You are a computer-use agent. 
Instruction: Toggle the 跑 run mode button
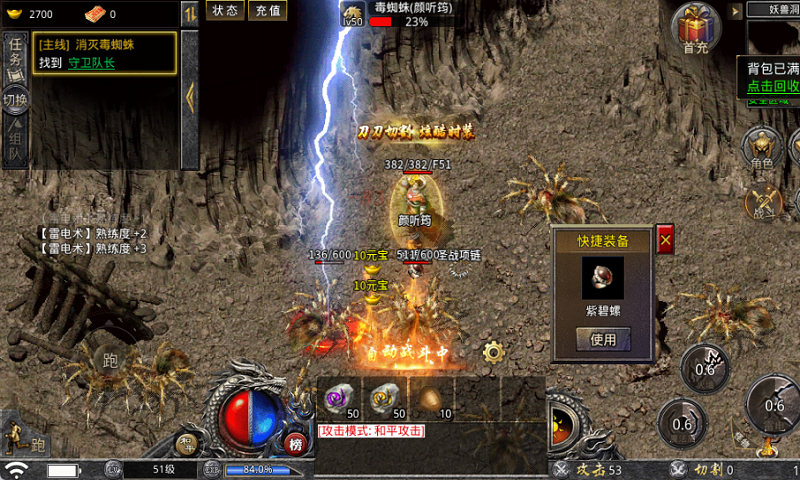(x=108, y=359)
